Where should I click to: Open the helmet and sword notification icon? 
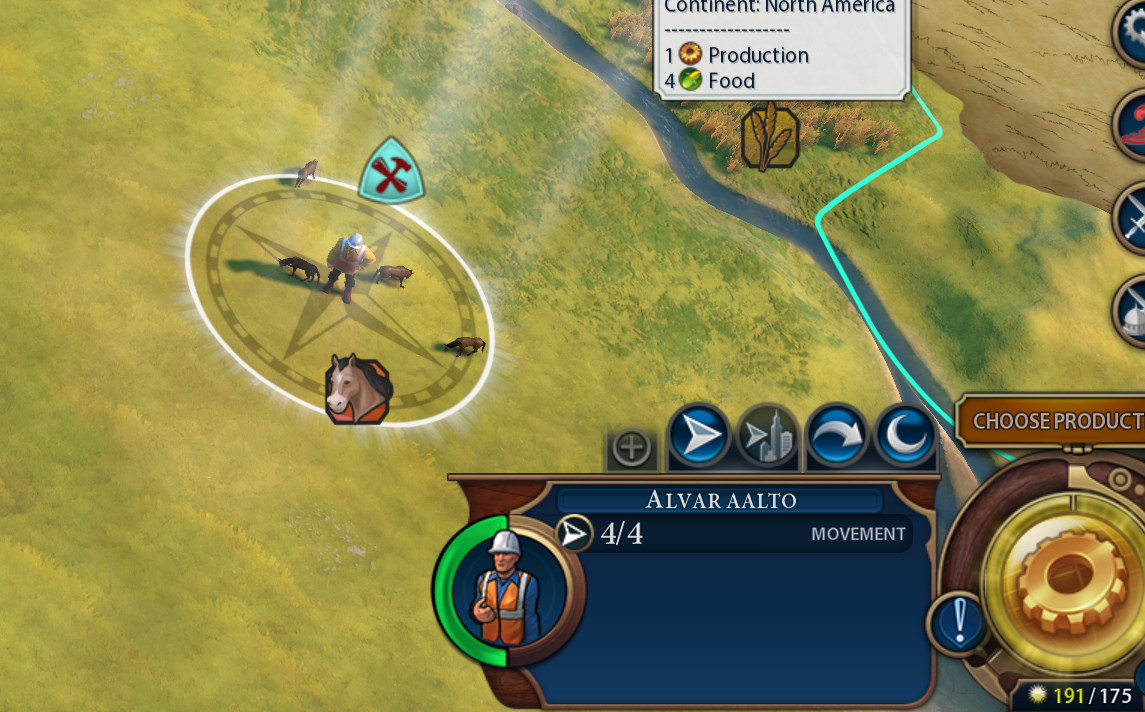(x=1133, y=310)
